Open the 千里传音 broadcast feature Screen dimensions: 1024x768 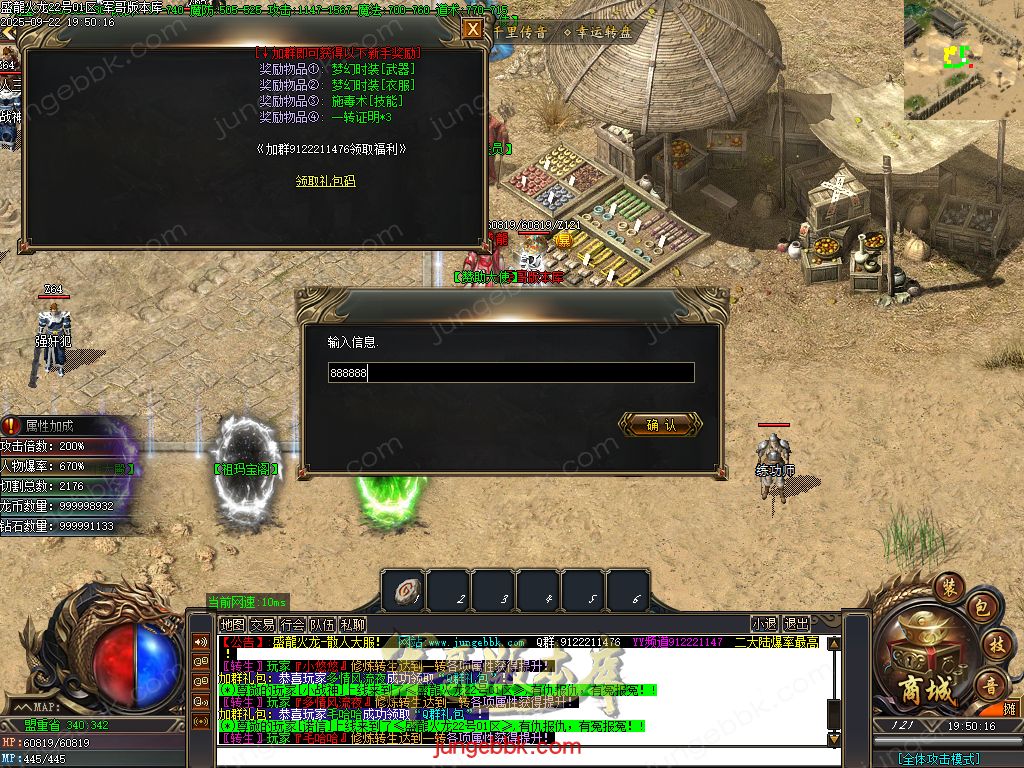(520, 32)
